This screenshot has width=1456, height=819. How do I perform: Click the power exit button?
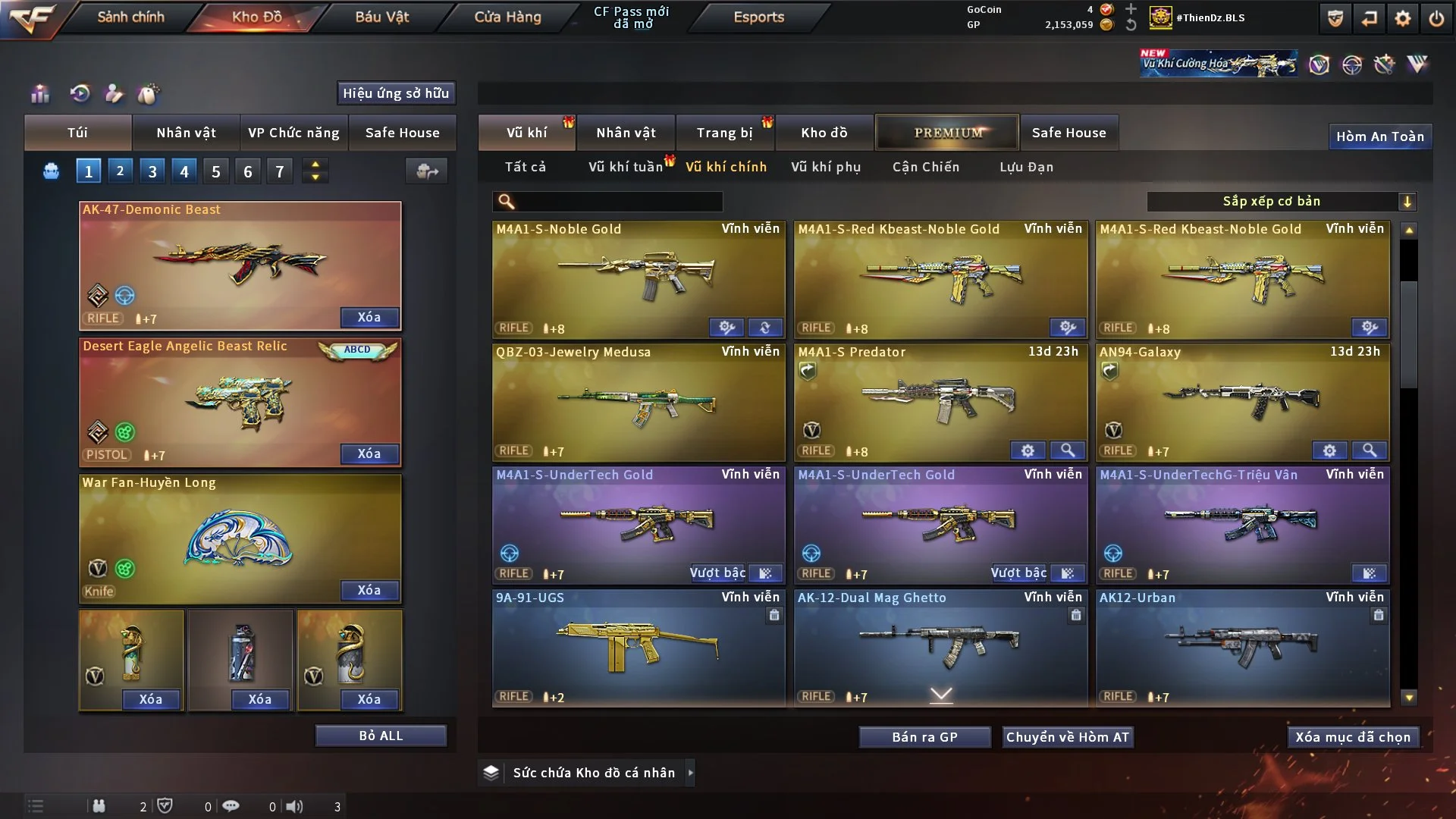(x=1436, y=18)
